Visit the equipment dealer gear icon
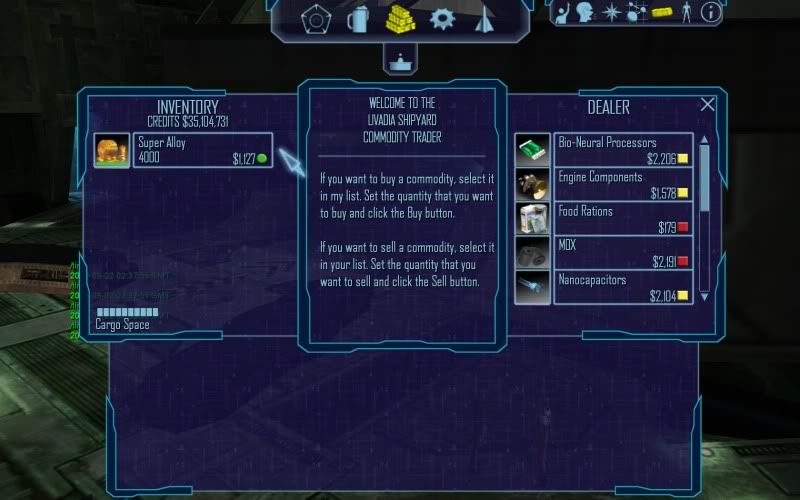 point(441,18)
